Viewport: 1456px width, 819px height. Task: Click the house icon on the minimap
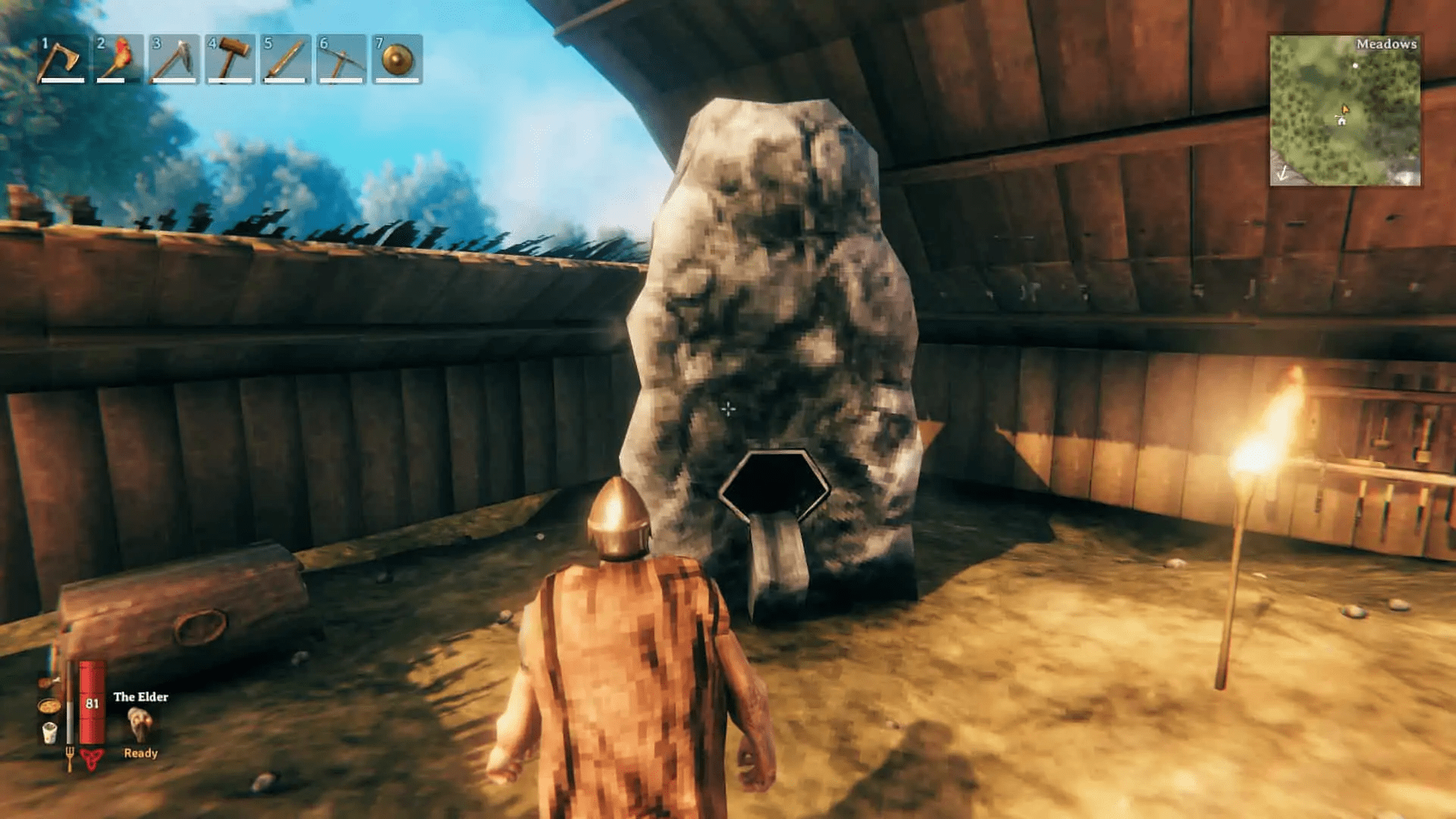1342,121
